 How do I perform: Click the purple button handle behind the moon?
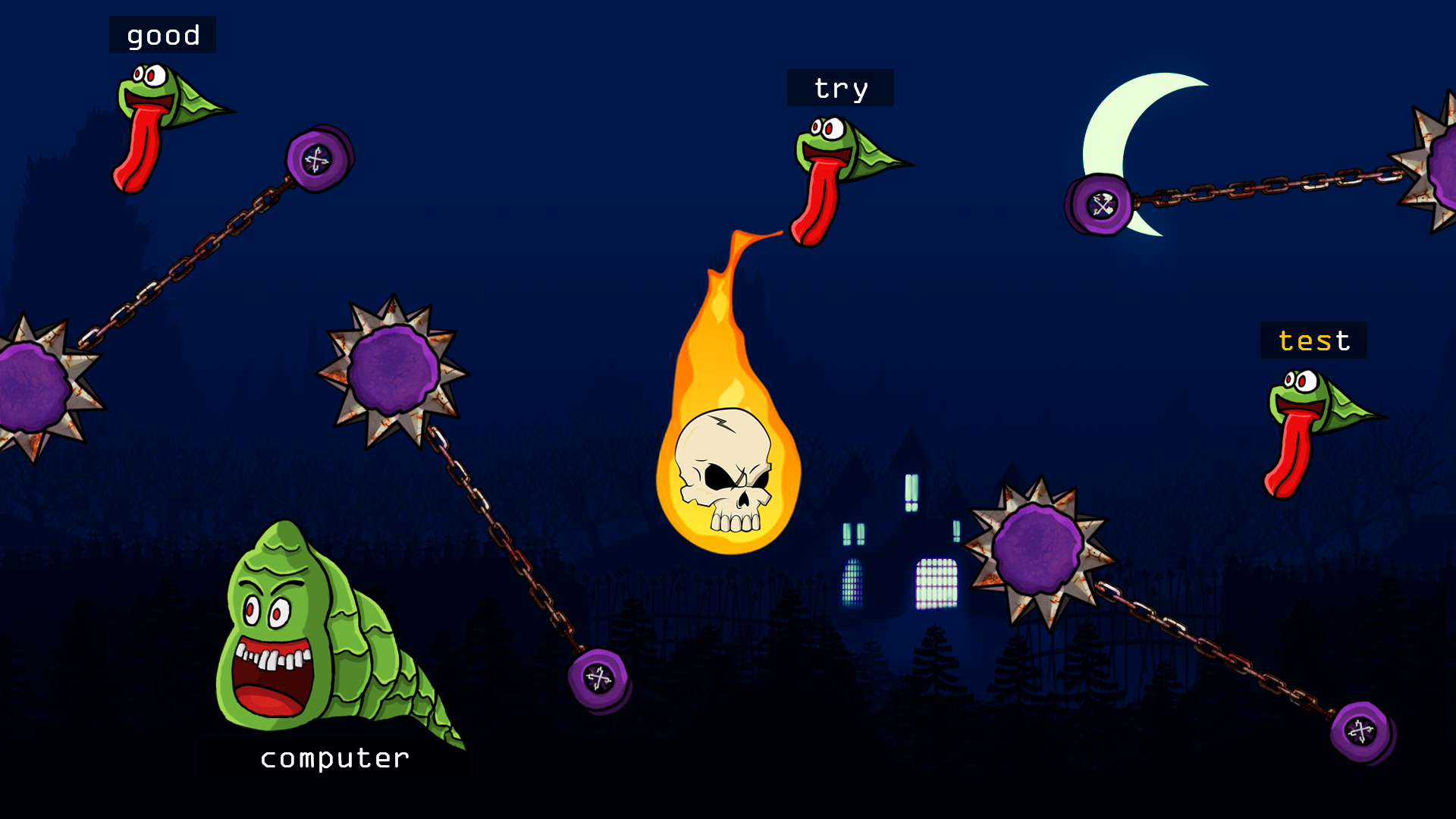1100,201
